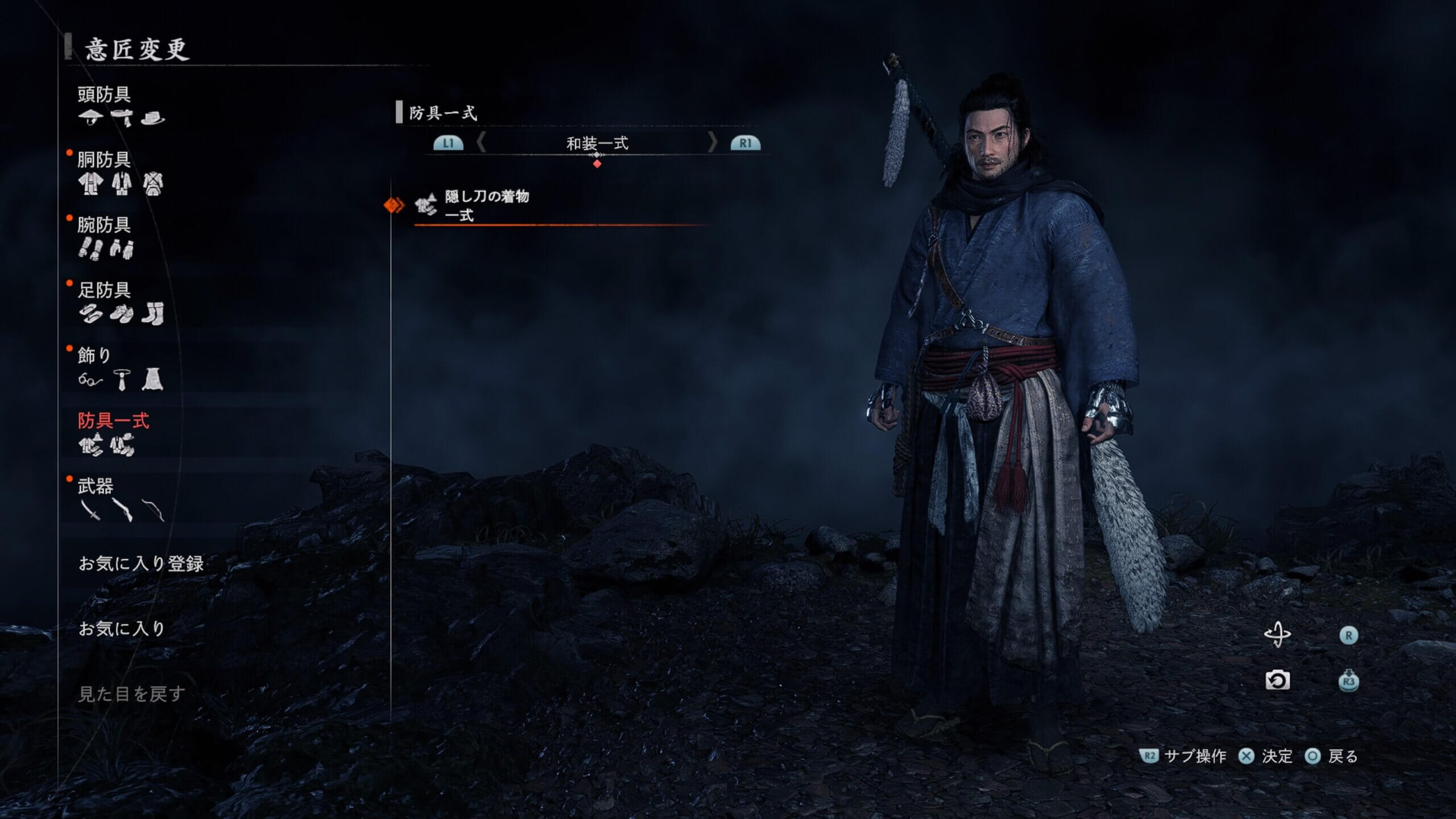This screenshot has height=819, width=1456.
Task: Click the left arrow beside 和装一式
Action: [x=481, y=143]
